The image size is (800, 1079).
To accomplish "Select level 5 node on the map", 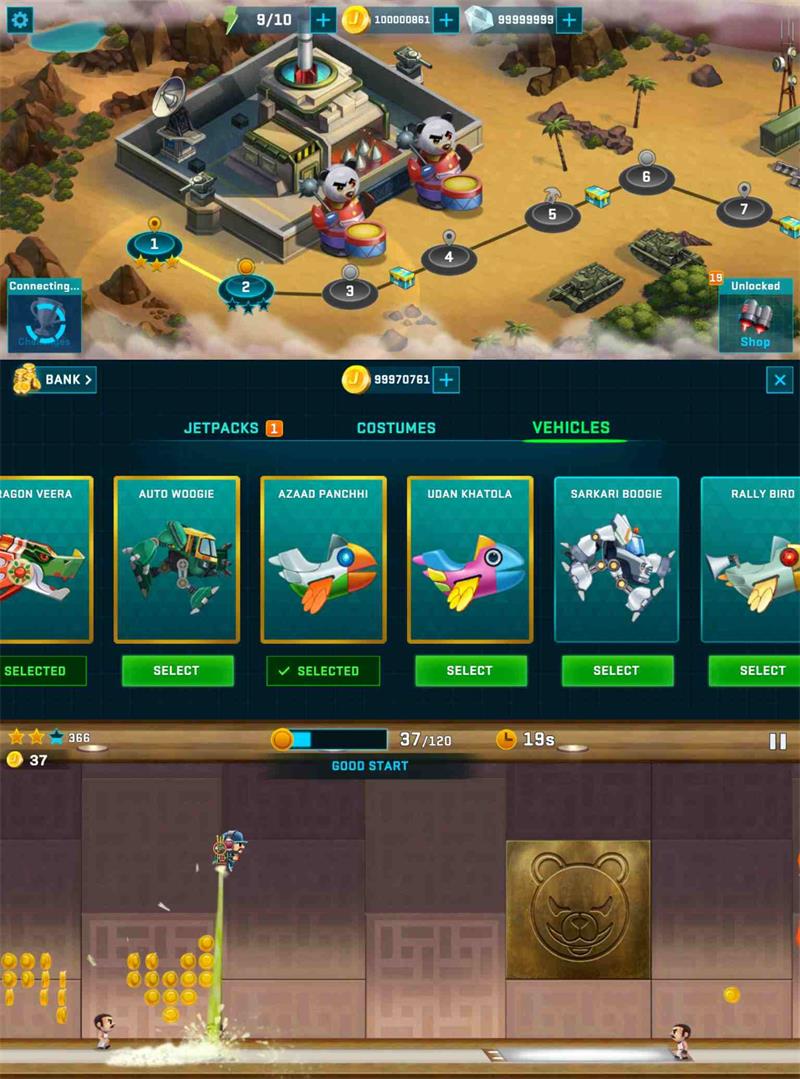I will (551, 213).
